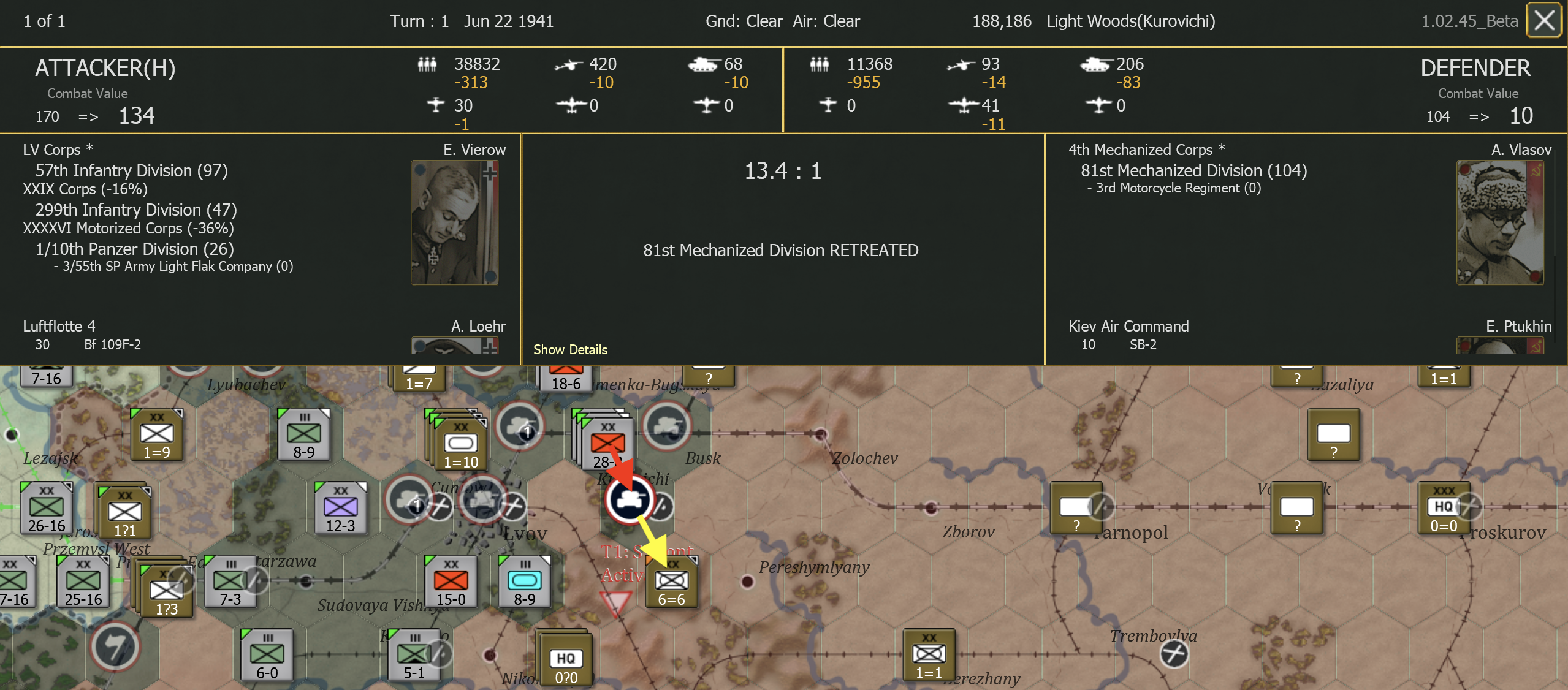Screen dimensions: 1568x690
Task: Select the tank battle icon at Kurovichi
Action: [628, 499]
